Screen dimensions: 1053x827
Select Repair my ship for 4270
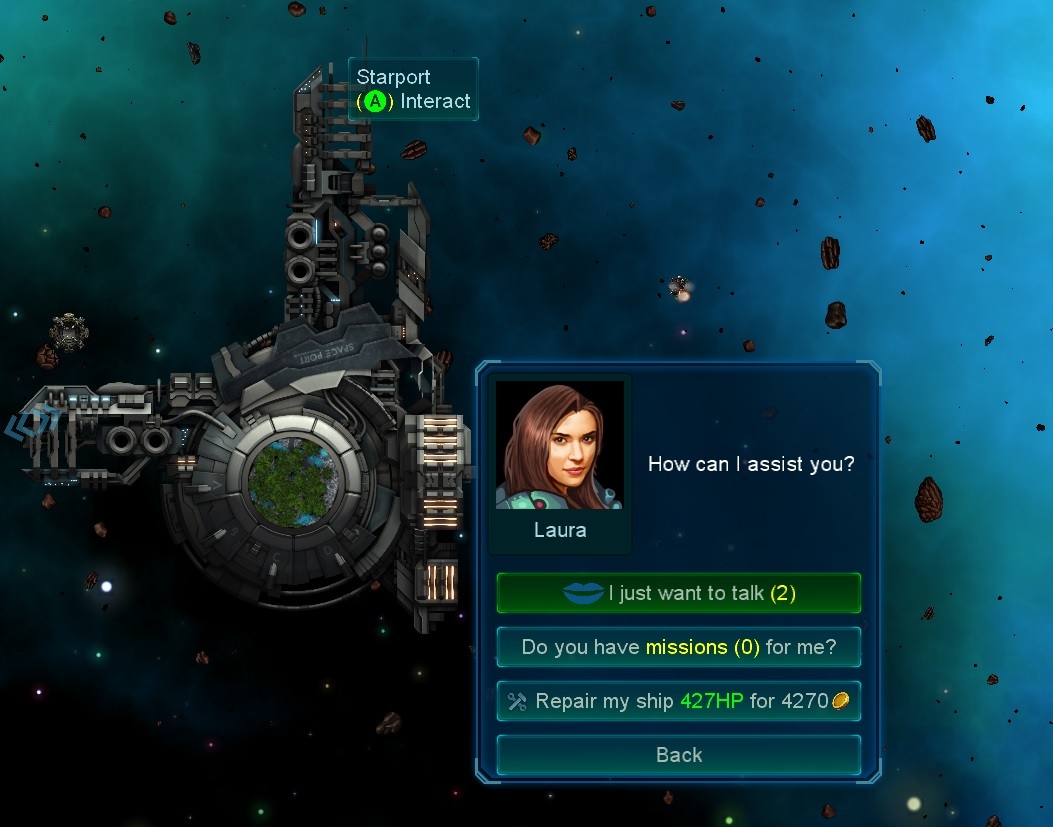(x=678, y=701)
